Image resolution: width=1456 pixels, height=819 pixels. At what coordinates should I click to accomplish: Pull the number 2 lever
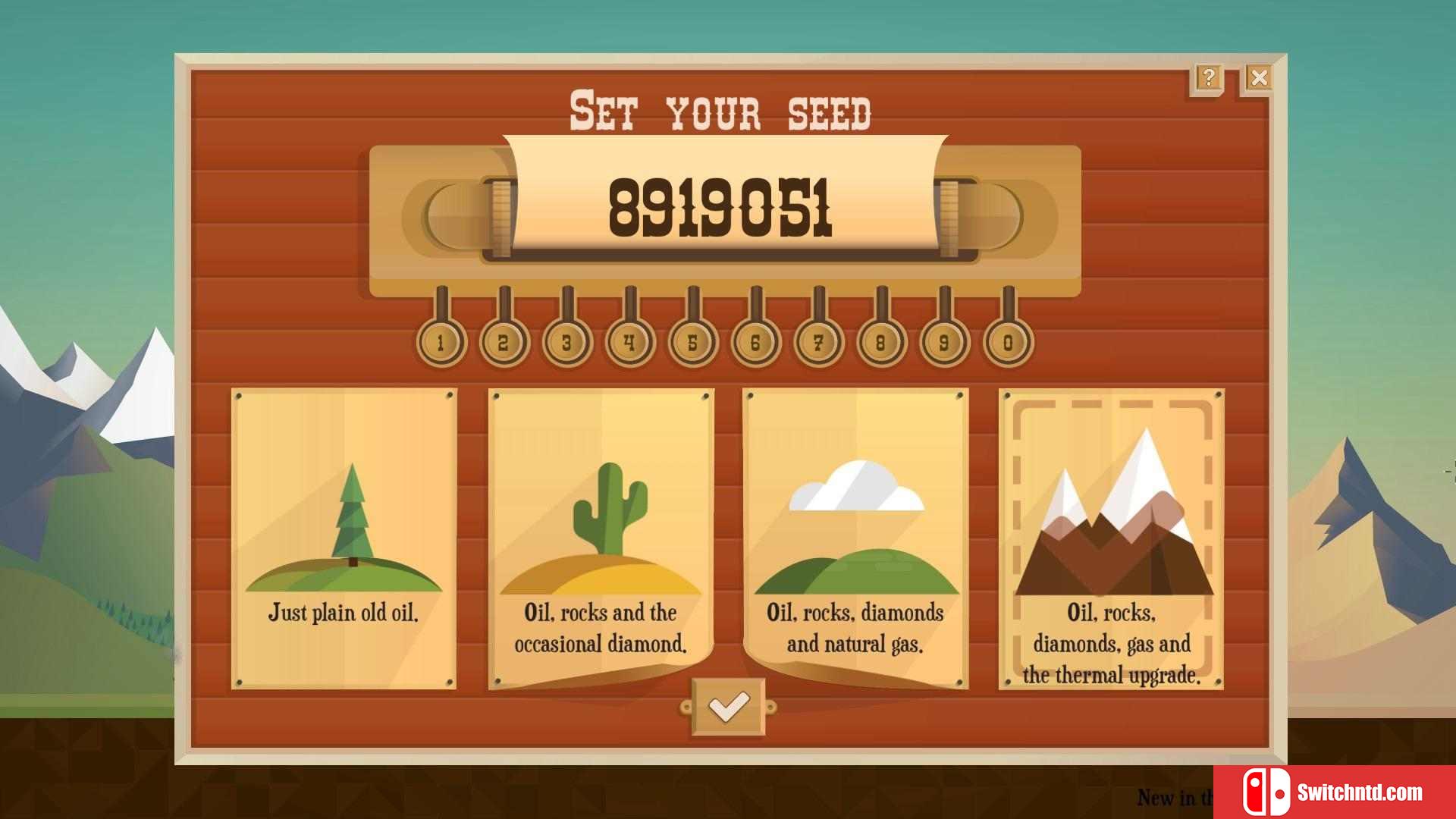[504, 343]
